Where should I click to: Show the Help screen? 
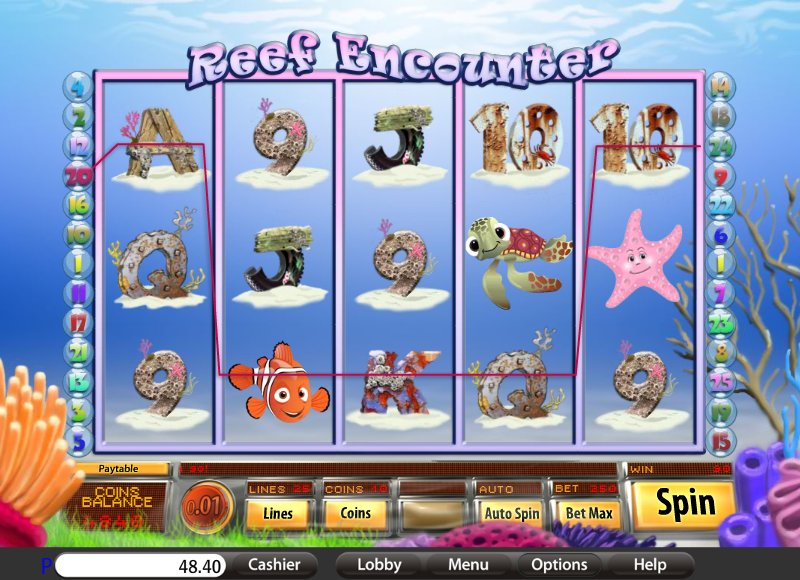(650, 565)
